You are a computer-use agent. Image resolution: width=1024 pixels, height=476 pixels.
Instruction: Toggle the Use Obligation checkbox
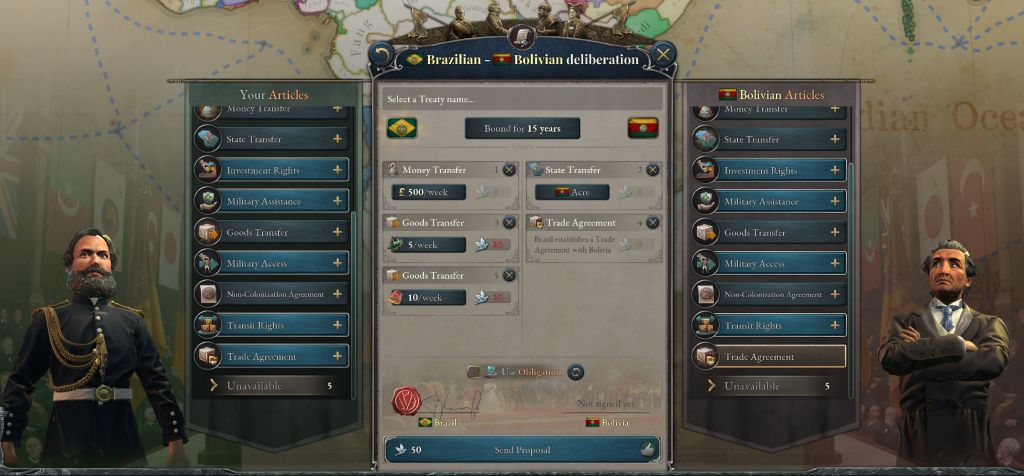[474, 372]
